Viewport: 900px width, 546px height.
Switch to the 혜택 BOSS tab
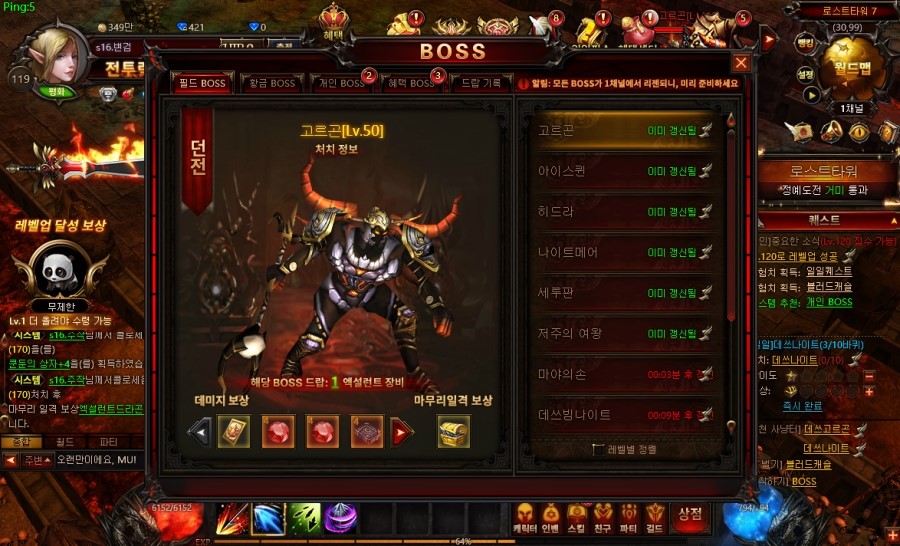tap(408, 84)
